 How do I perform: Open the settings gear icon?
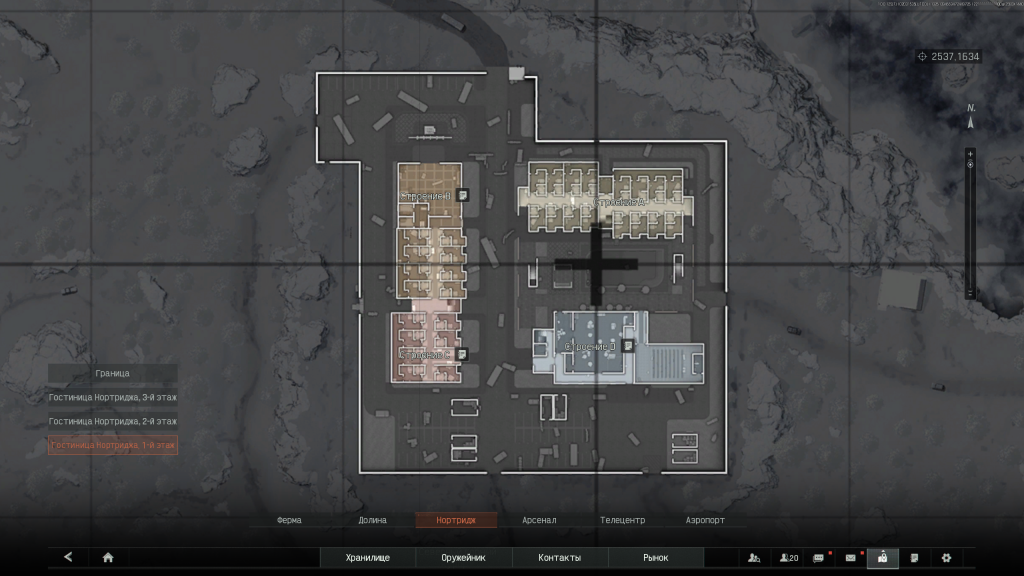click(946, 558)
